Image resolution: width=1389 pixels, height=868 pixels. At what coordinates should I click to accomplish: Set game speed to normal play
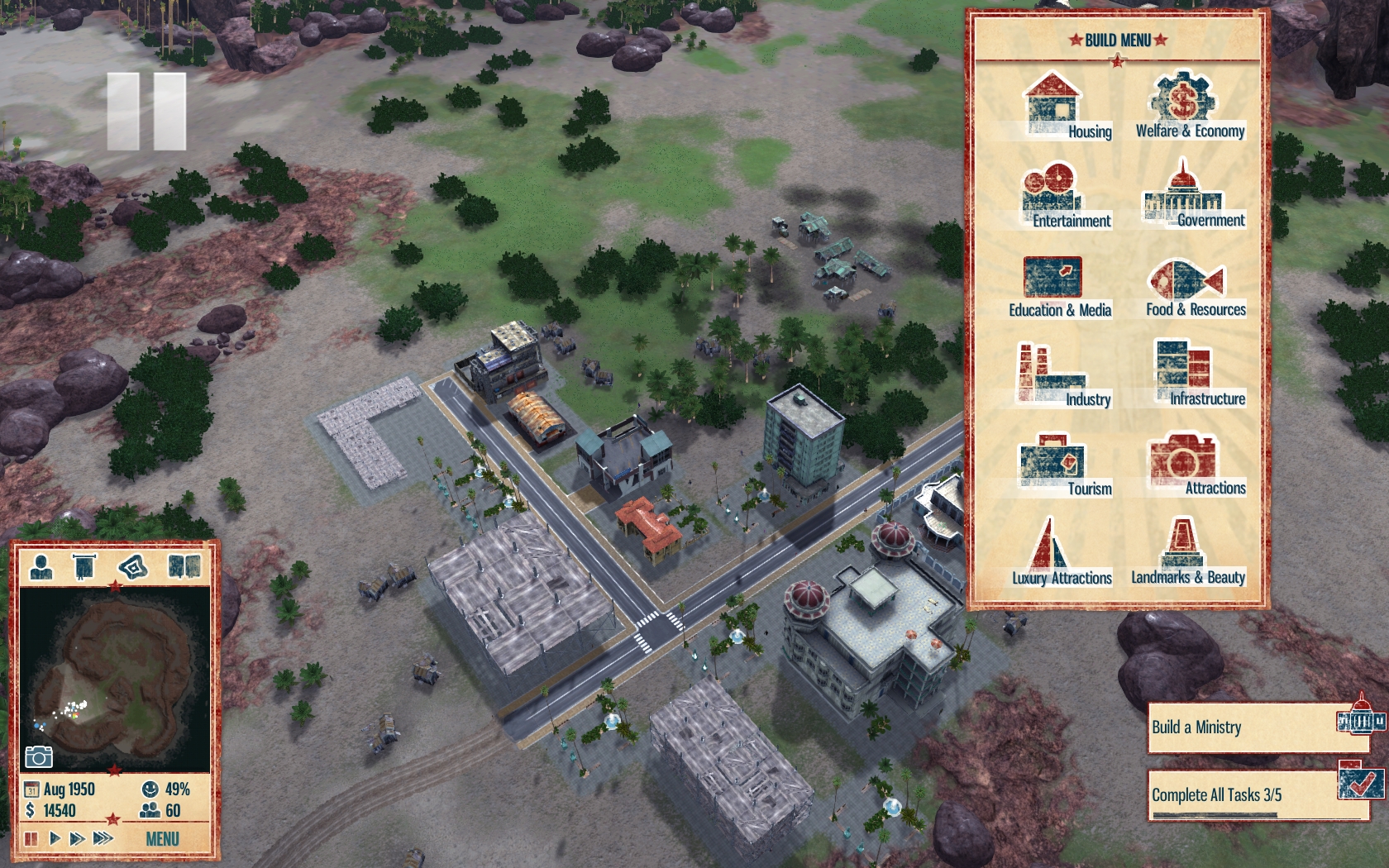tap(55, 838)
